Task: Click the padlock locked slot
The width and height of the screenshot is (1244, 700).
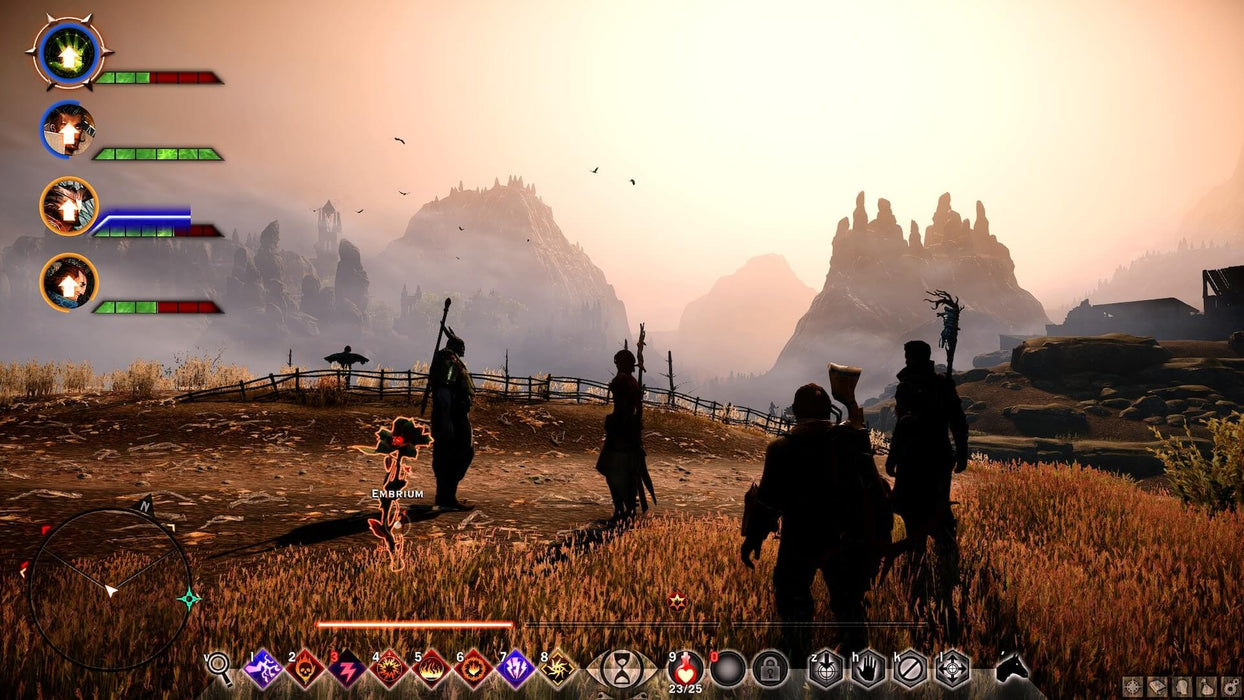Action: click(770, 668)
